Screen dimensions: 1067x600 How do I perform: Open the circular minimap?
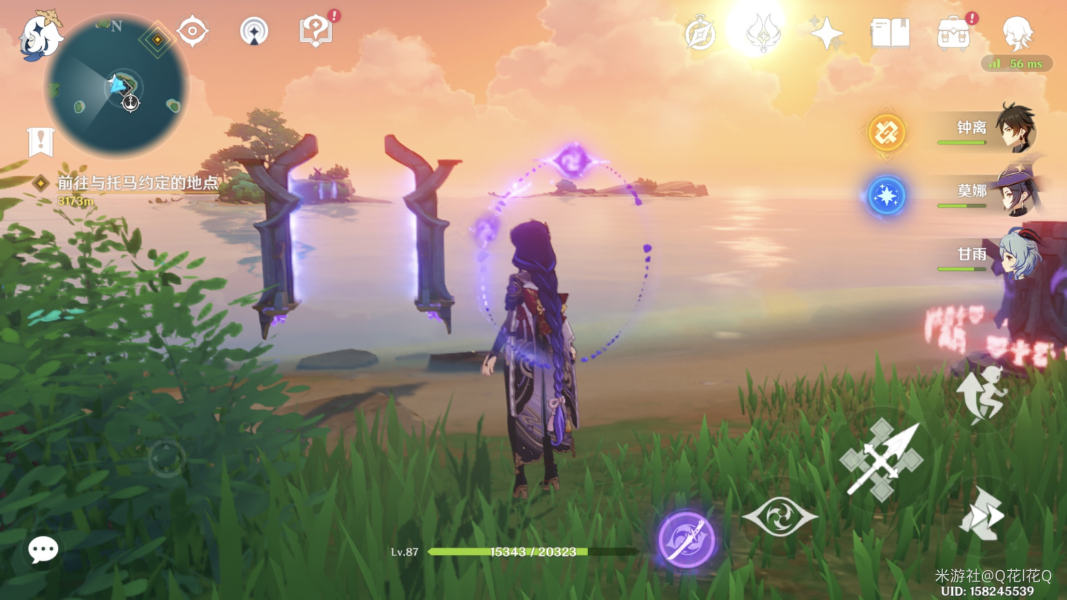click(x=116, y=85)
